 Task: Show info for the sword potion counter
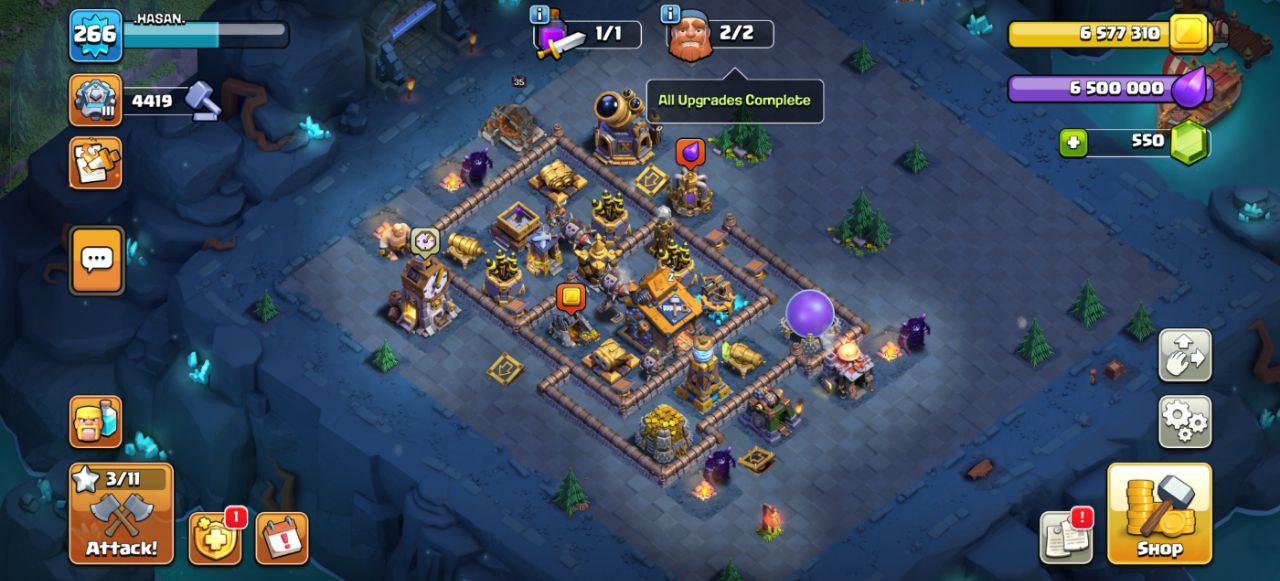coord(540,14)
